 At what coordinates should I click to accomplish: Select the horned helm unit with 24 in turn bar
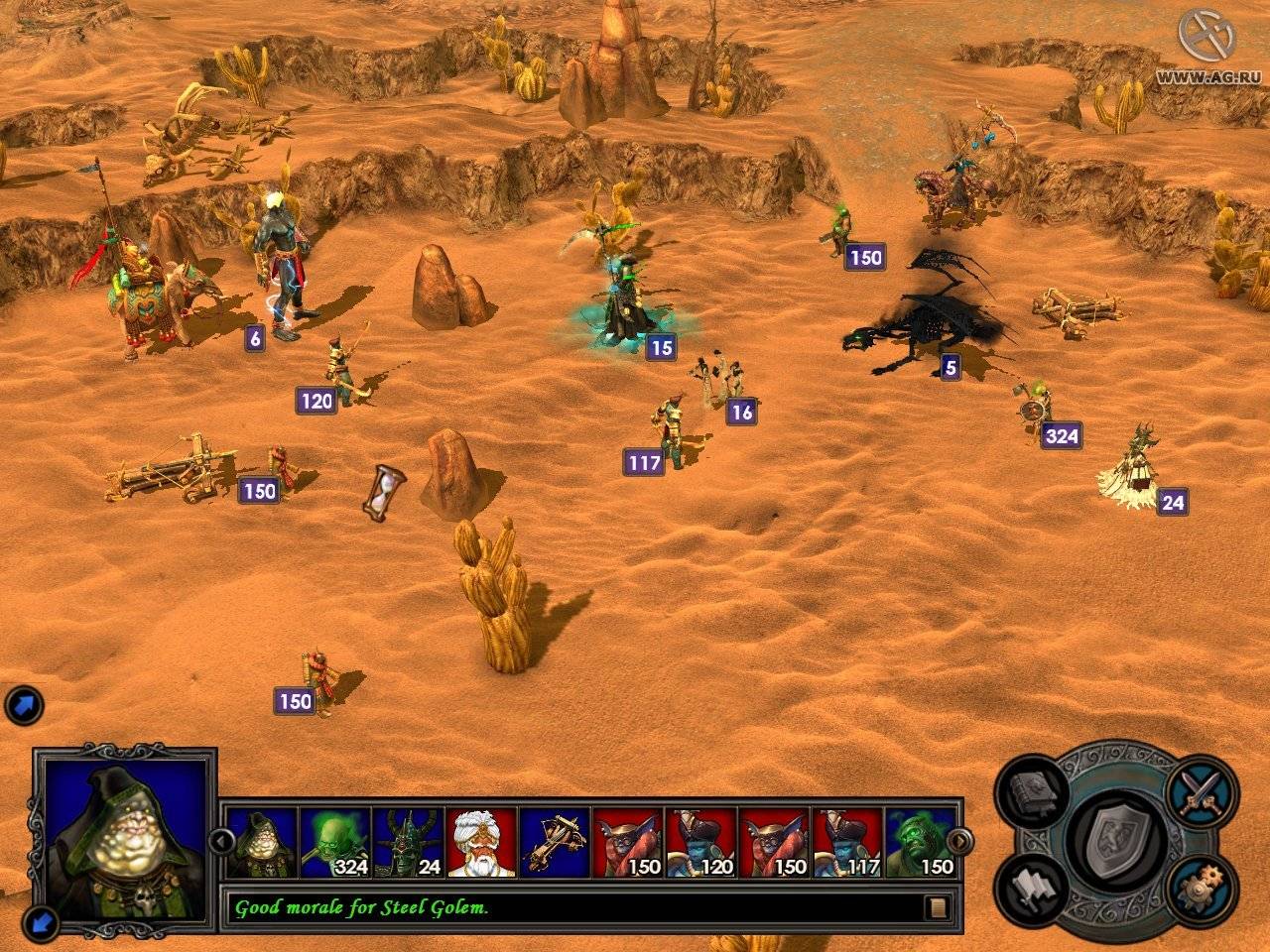coord(408,842)
